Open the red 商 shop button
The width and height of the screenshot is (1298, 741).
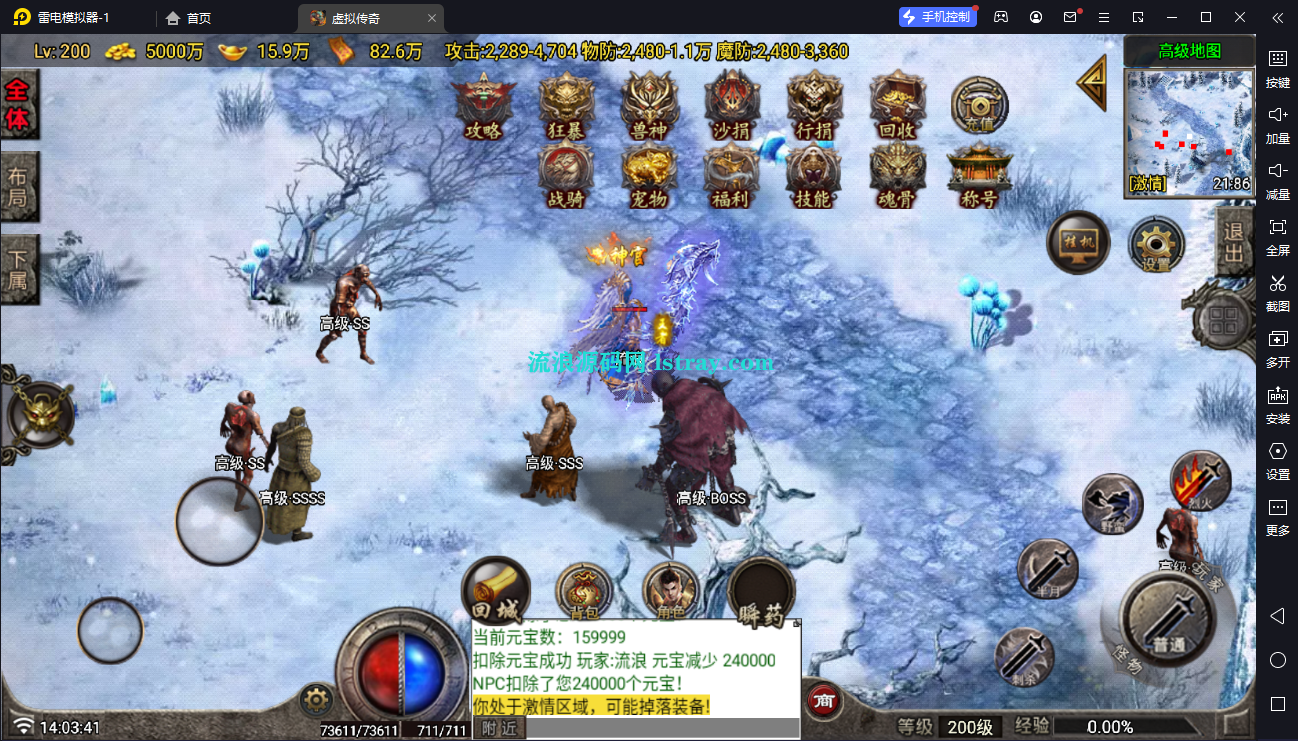[825, 699]
